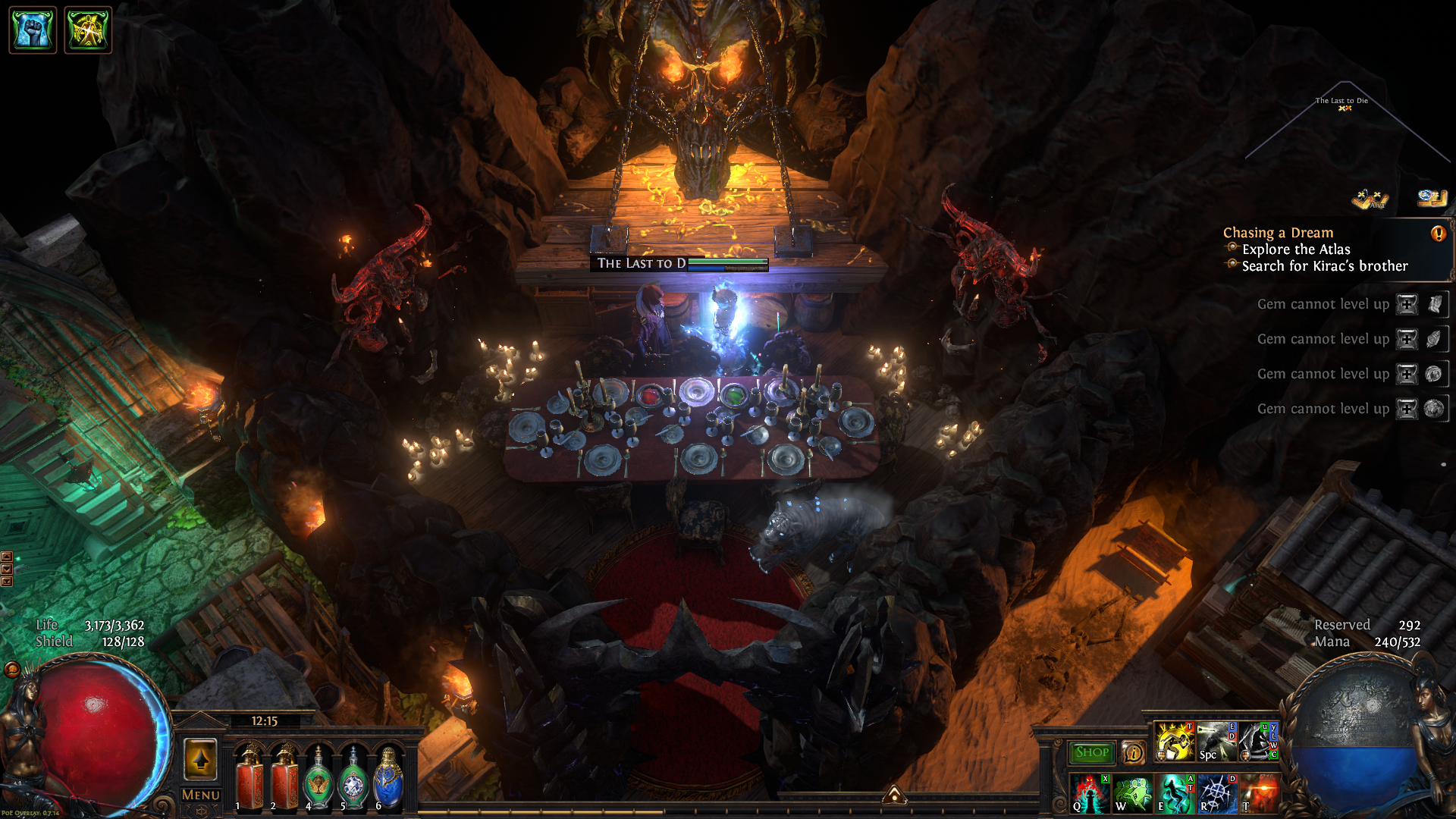Click the blue fist buff icon
Screen dimensions: 1456x819
click(33, 30)
